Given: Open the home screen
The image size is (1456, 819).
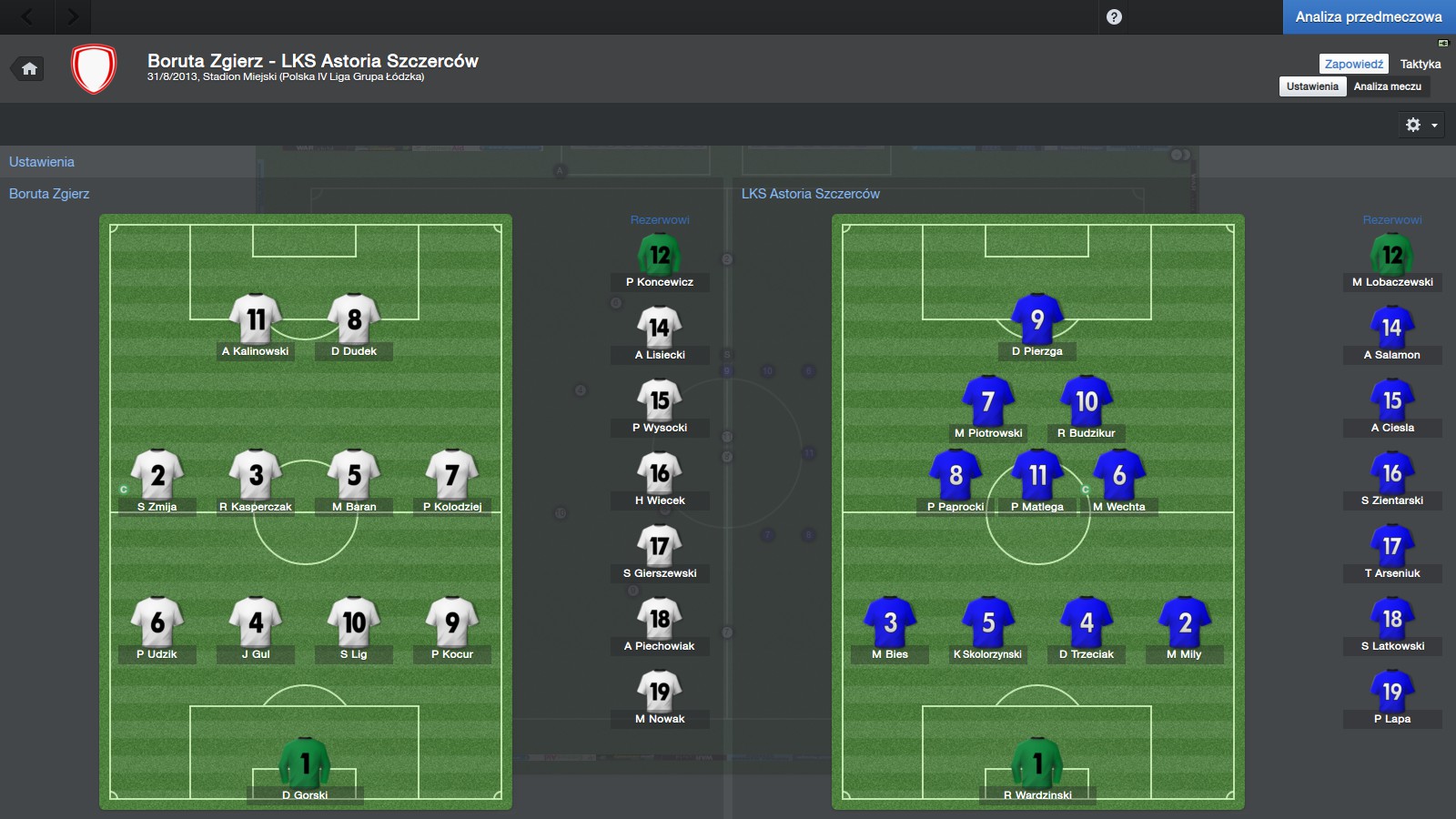Looking at the screenshot, I should pyautogui.click(x=29, y=68).
